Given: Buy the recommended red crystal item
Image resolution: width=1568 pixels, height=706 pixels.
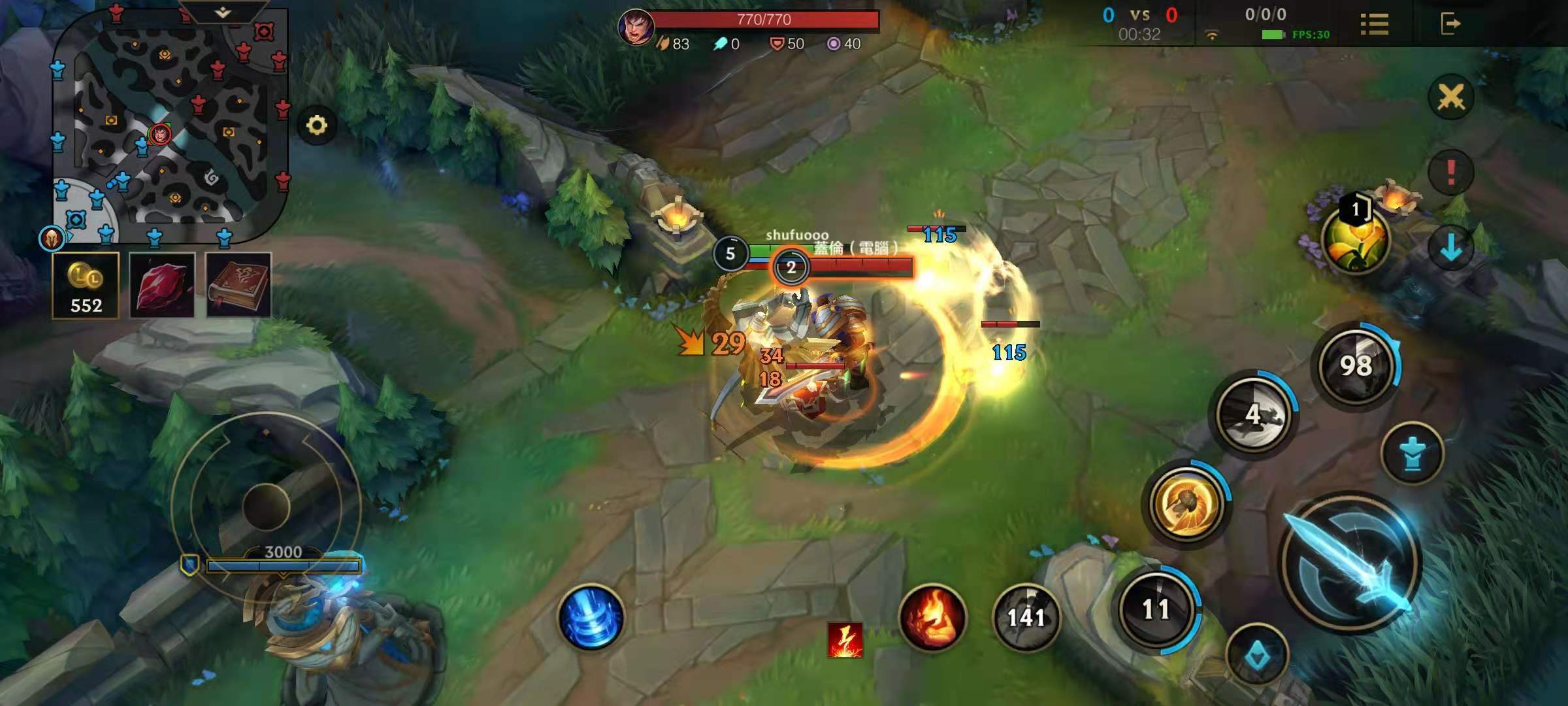Looking at the screenshot, I should (162, 285).
